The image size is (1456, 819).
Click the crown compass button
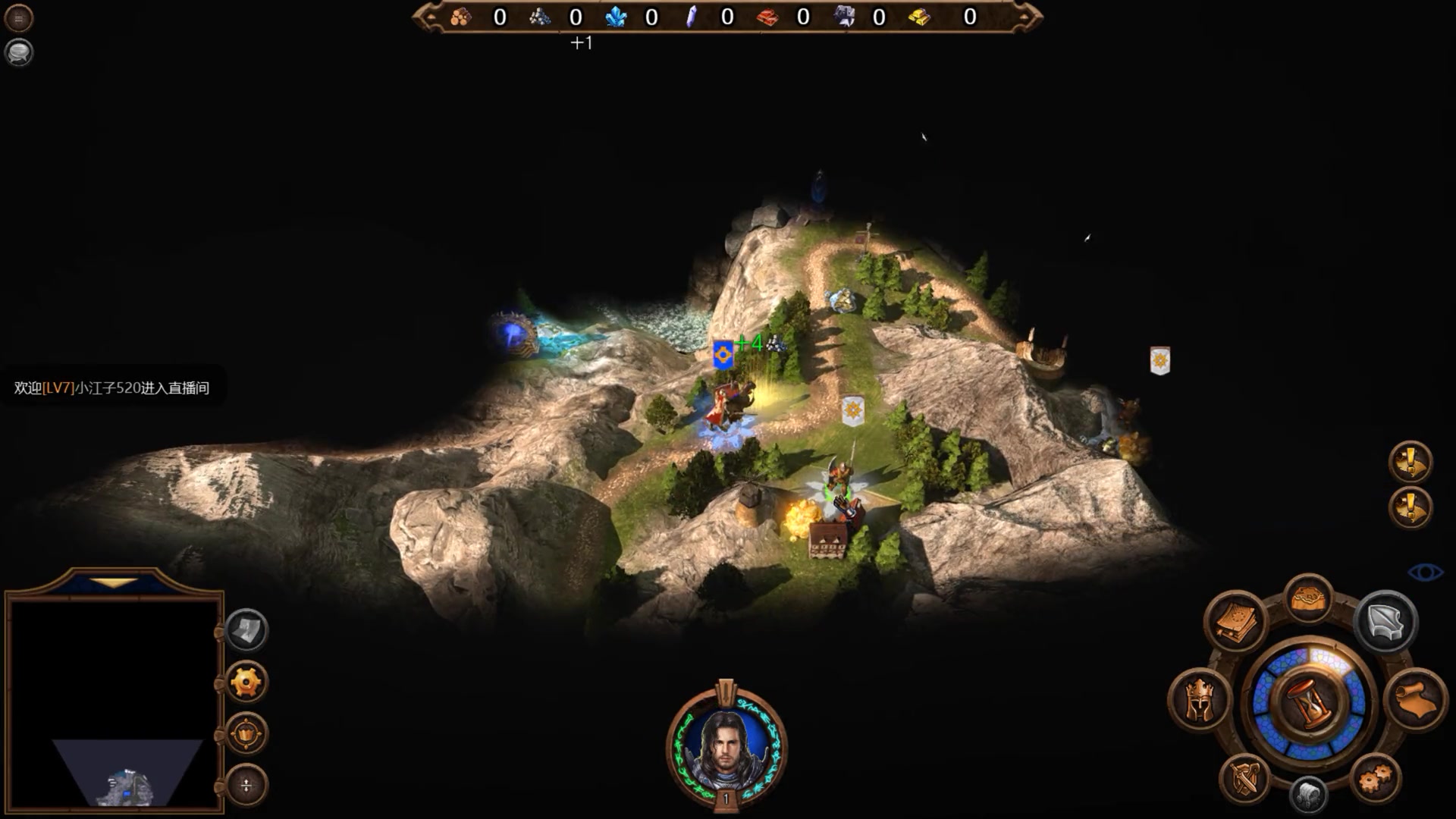tap(246, 734)
